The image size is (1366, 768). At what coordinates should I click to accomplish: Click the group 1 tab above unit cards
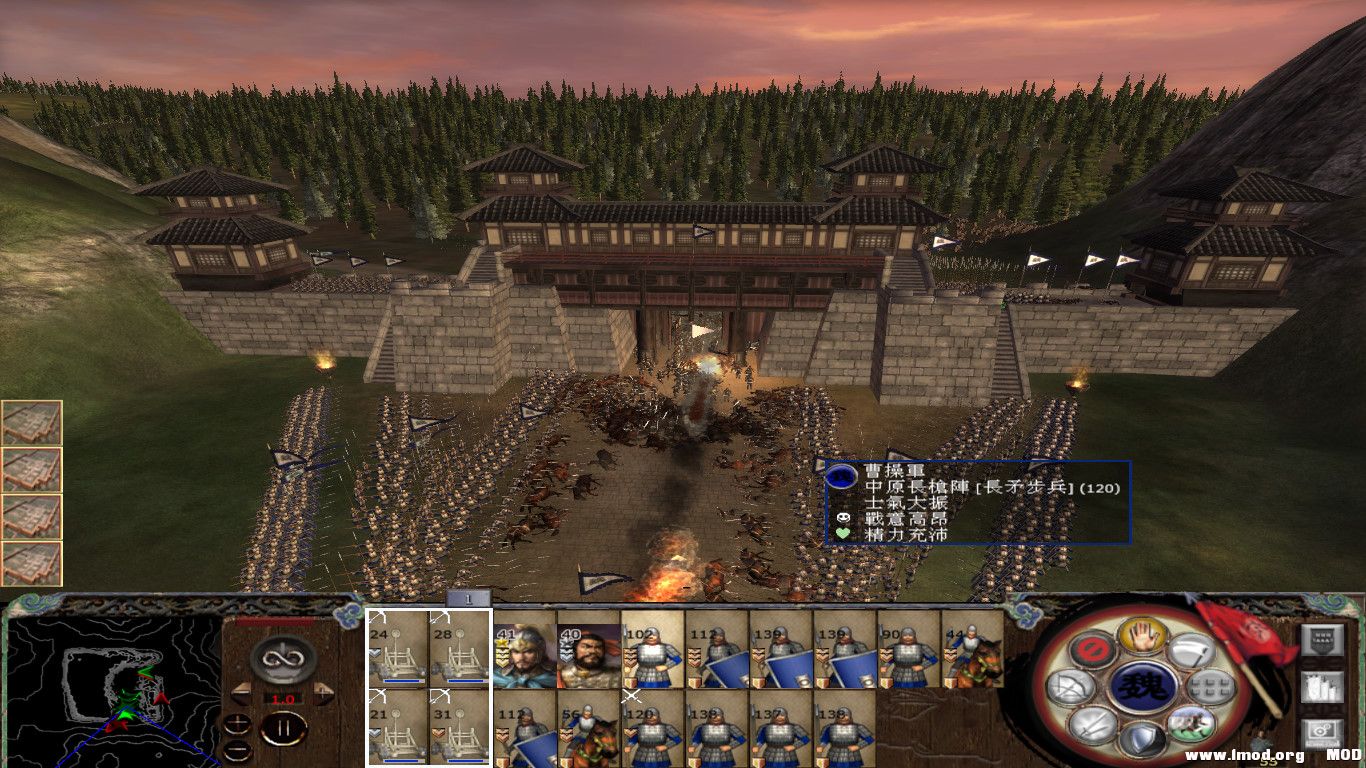point(468,598)
